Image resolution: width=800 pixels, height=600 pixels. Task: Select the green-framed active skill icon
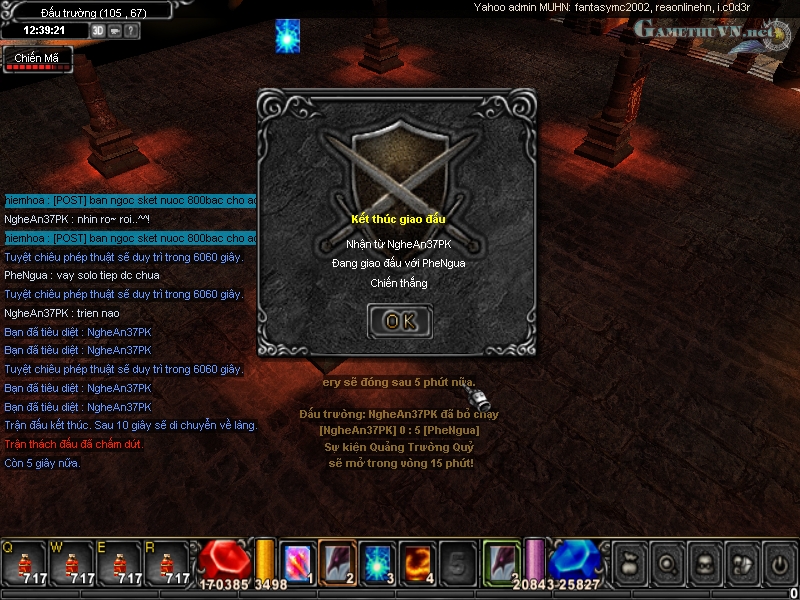pyautogui.click(x=502, y=561)
